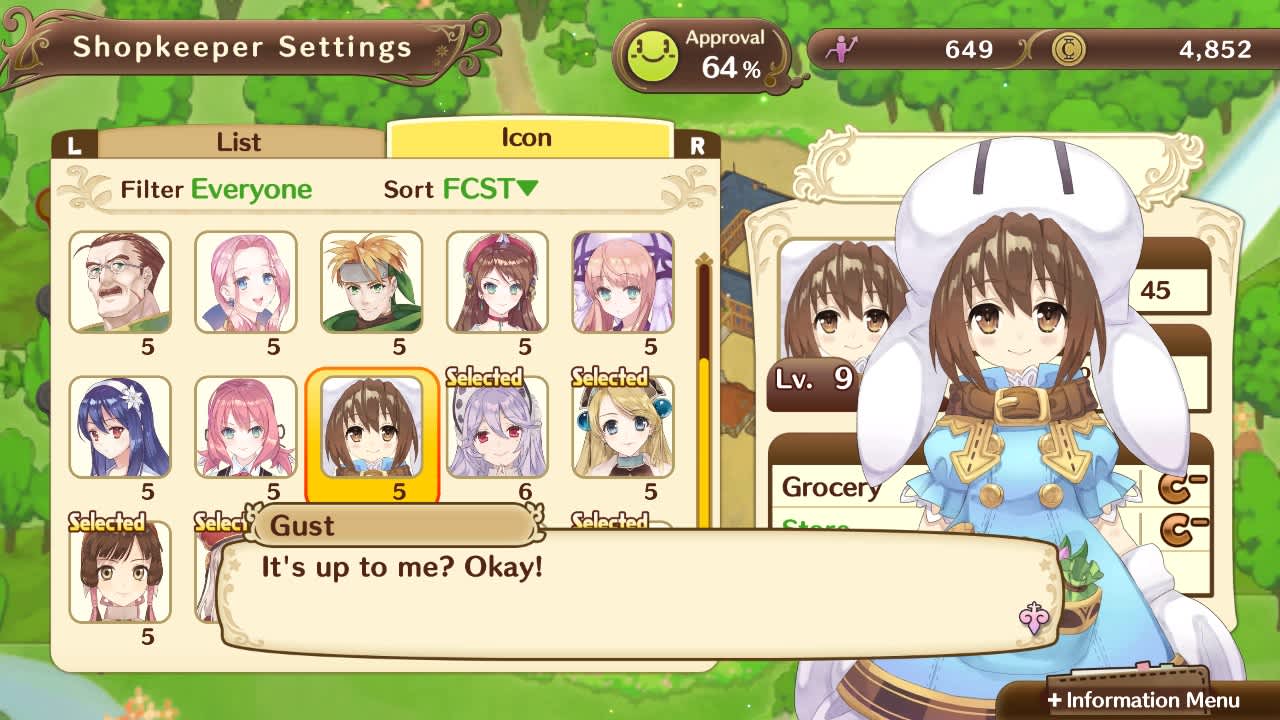This screenshot has height=720, width=1280.
Task: Deselect the blonde girl with headphones
Action: click(x=623, y=428)
